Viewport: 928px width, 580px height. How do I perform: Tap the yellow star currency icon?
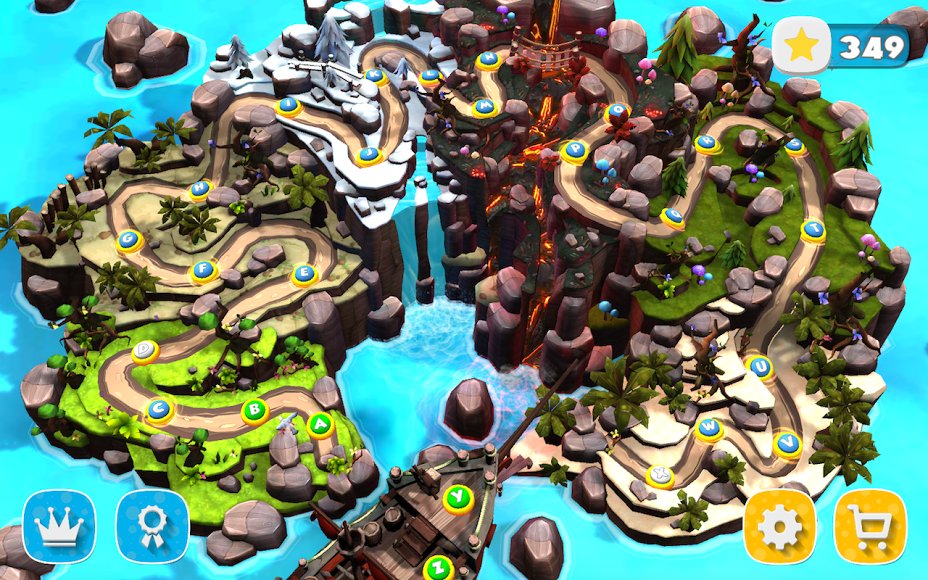tap(802, 46)
